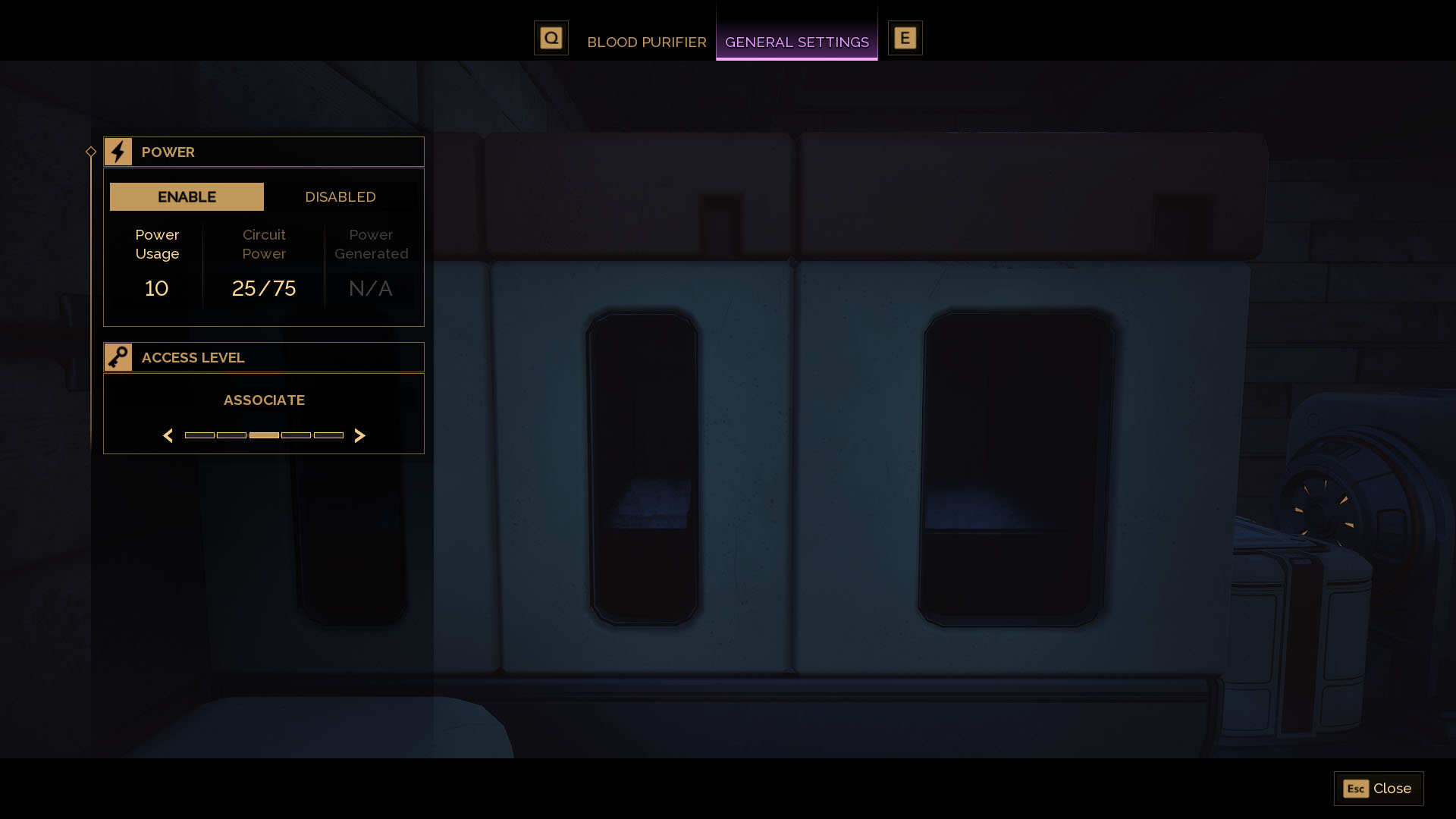Image resolution: width=1456 pixels, height=819 pixels.
Task: Disable power for the device
Action: [340, 196]
